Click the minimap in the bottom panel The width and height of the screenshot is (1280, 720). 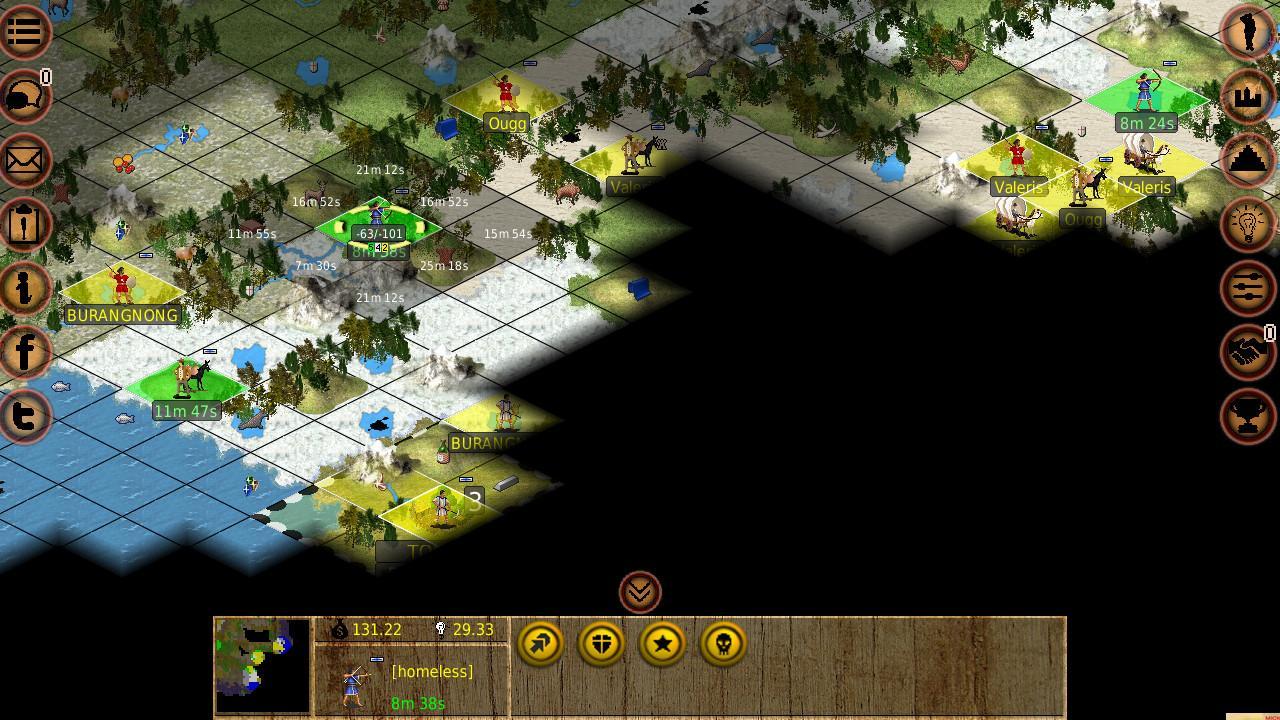(263, 665)
